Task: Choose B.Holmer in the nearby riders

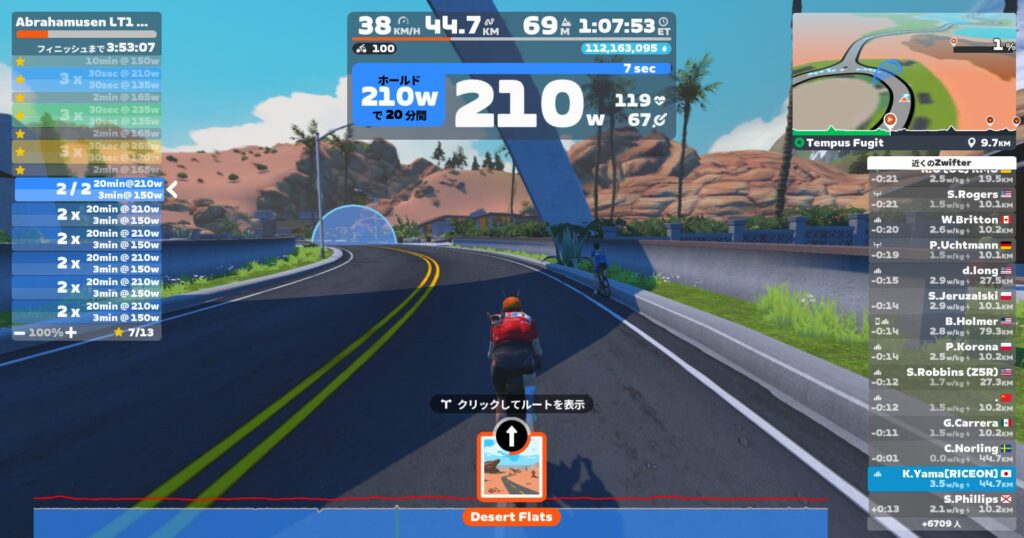Action: pos(941,326)
